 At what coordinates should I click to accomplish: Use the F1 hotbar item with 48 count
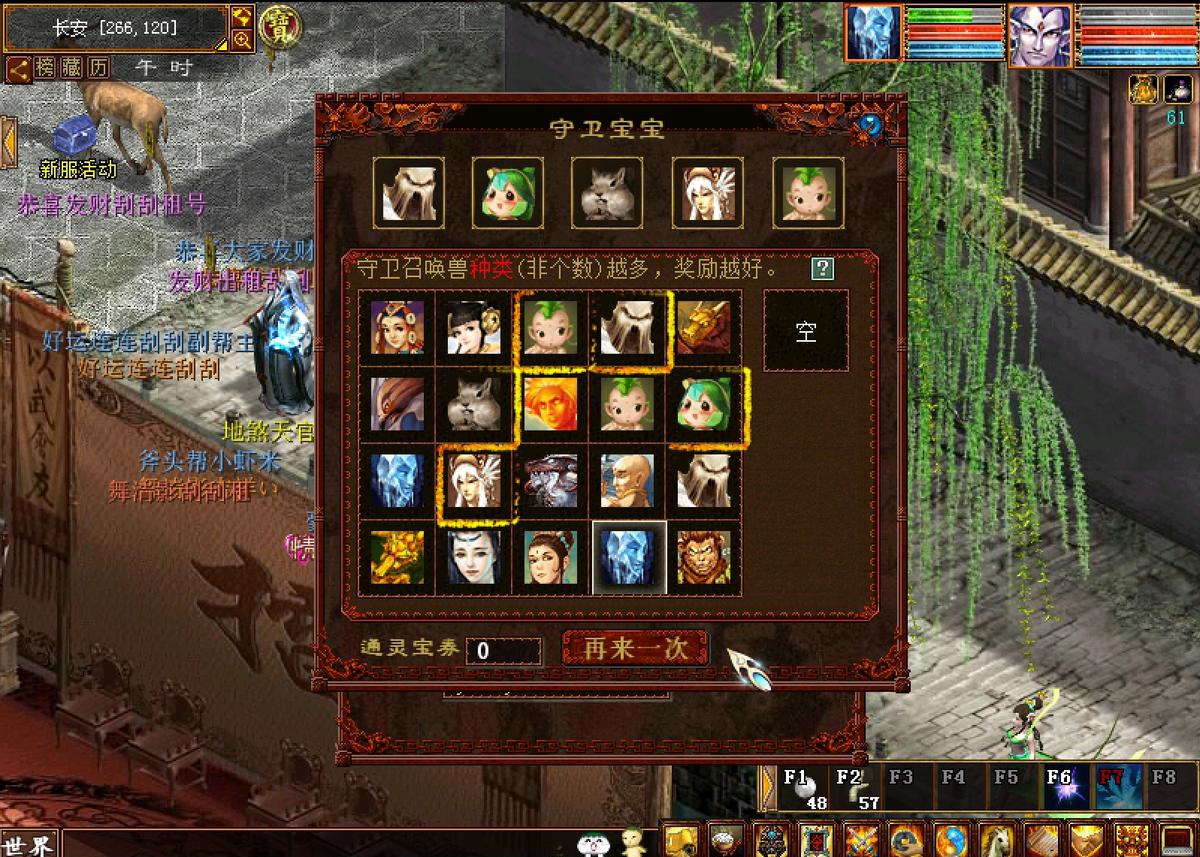click(806, 787)
